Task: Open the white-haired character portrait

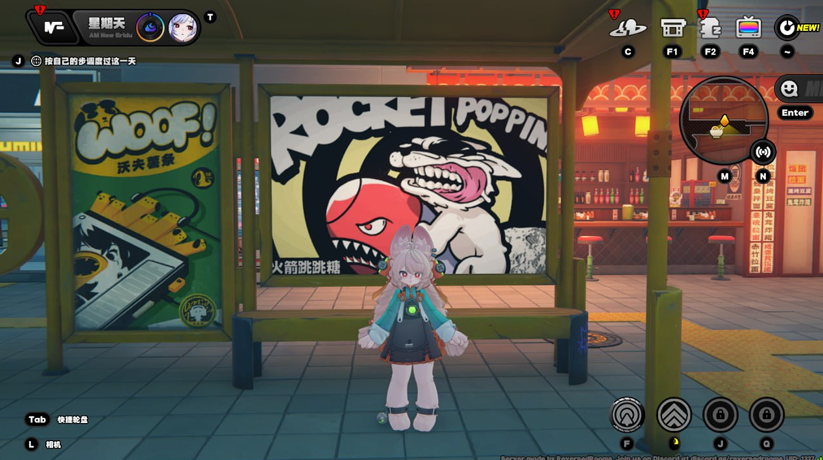Action: pyautogui.click(x=182, y=28)
